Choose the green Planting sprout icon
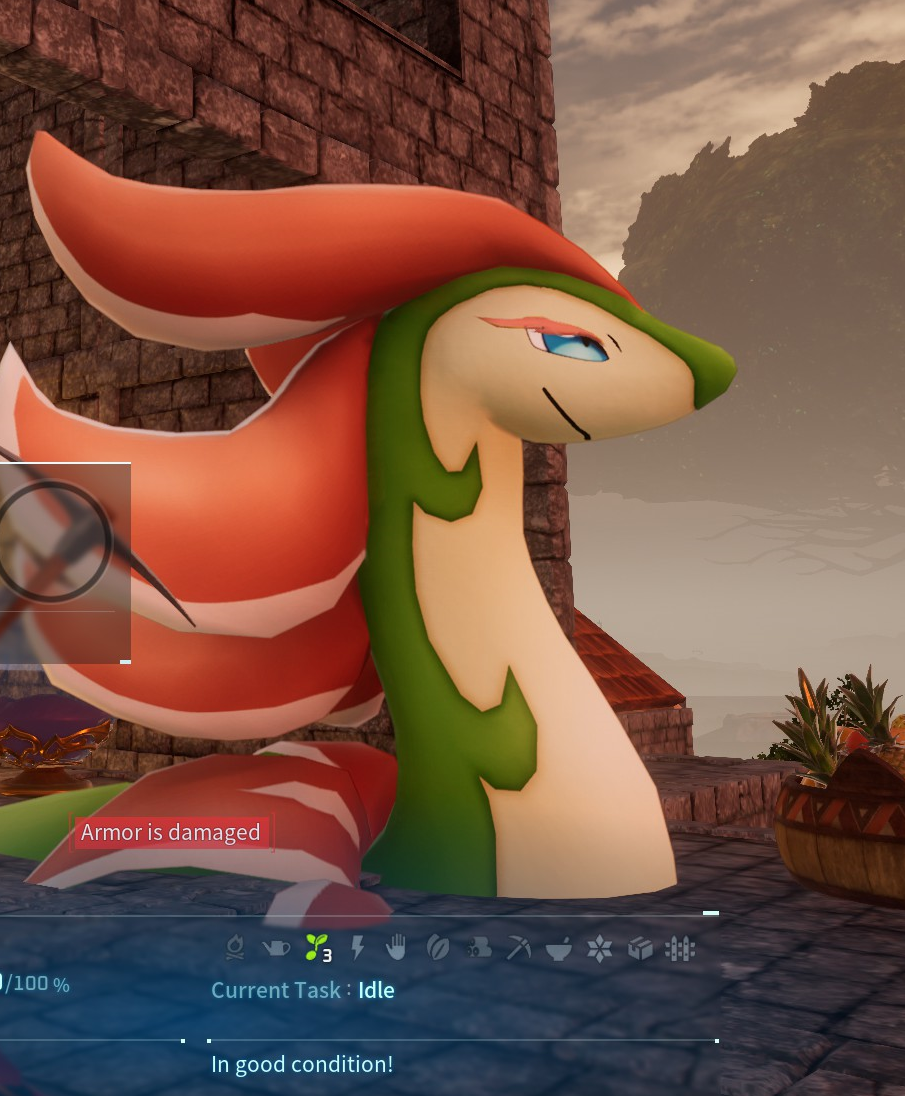Screen dimensions: 905x1096 coord(316,946)
